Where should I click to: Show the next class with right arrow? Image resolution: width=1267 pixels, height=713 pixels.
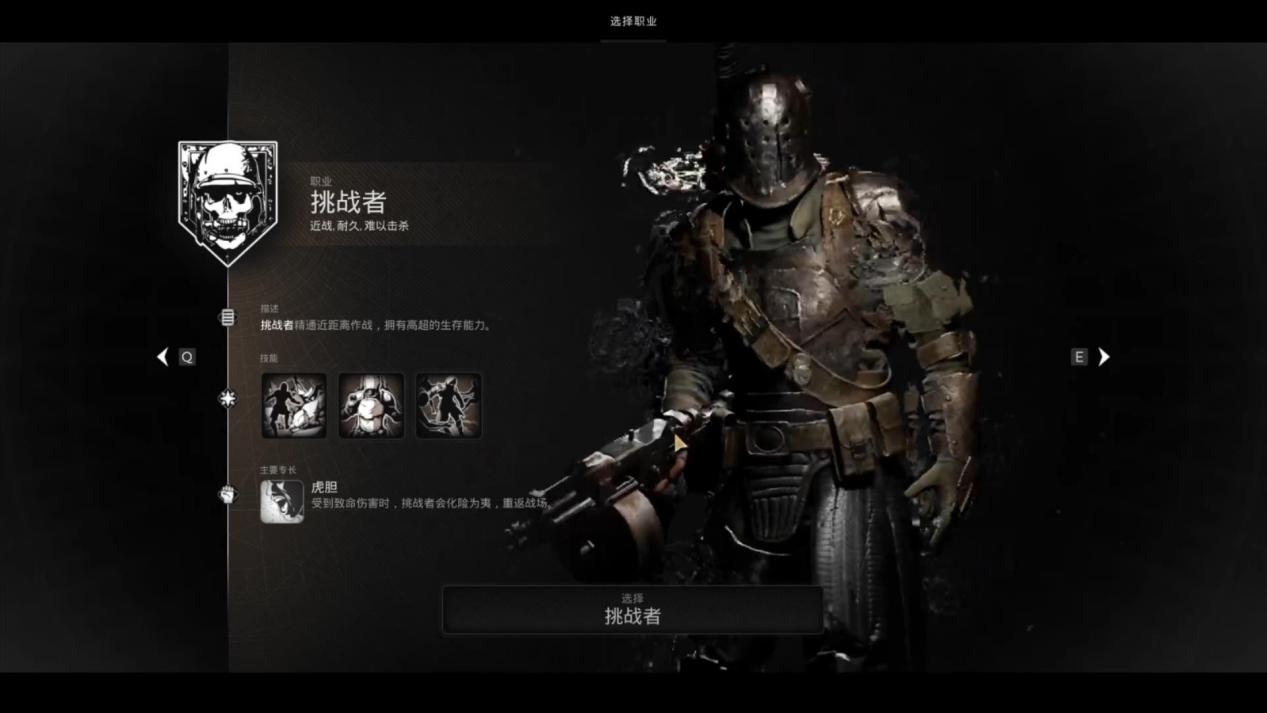1104,357
